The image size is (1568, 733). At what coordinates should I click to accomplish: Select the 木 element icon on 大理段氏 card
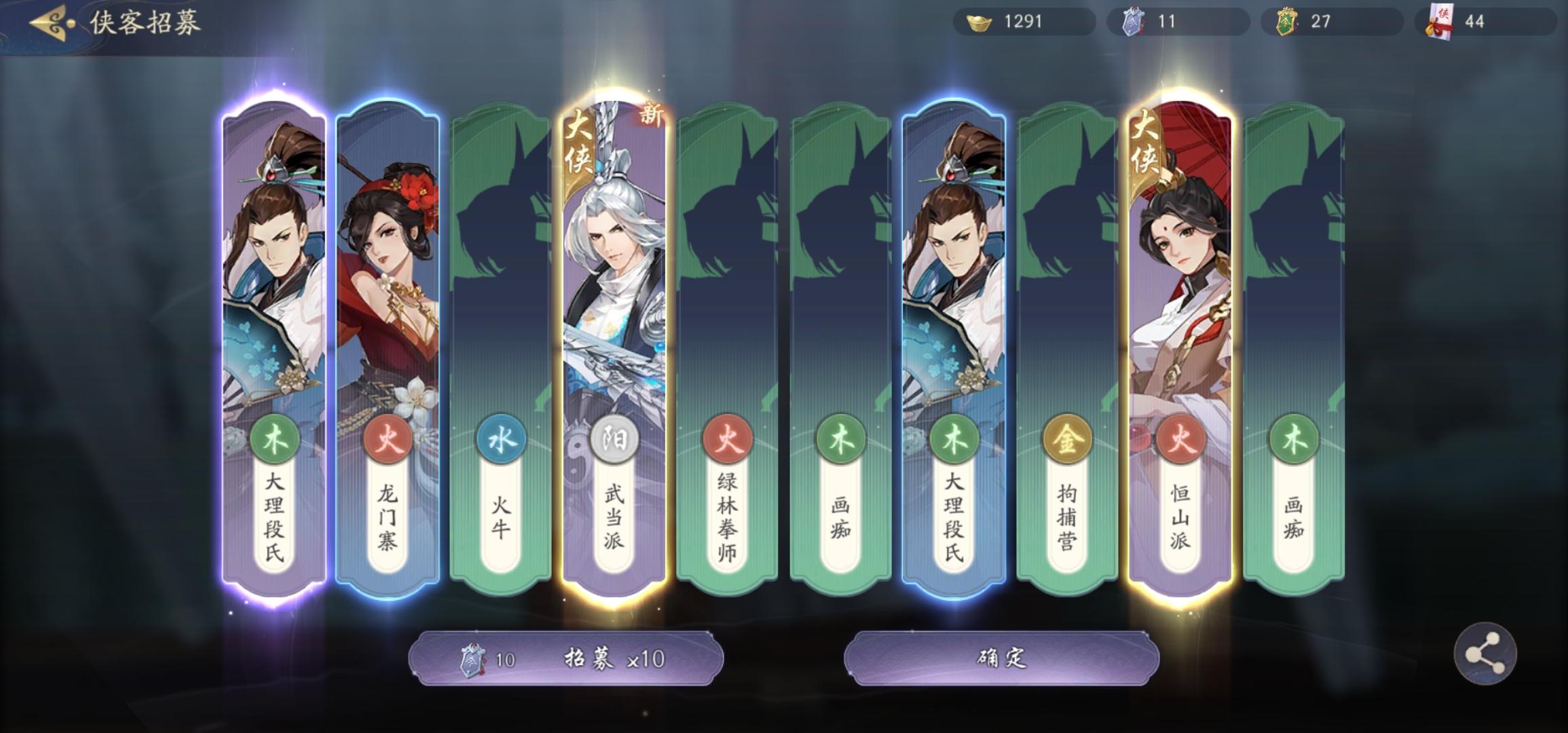274,439
